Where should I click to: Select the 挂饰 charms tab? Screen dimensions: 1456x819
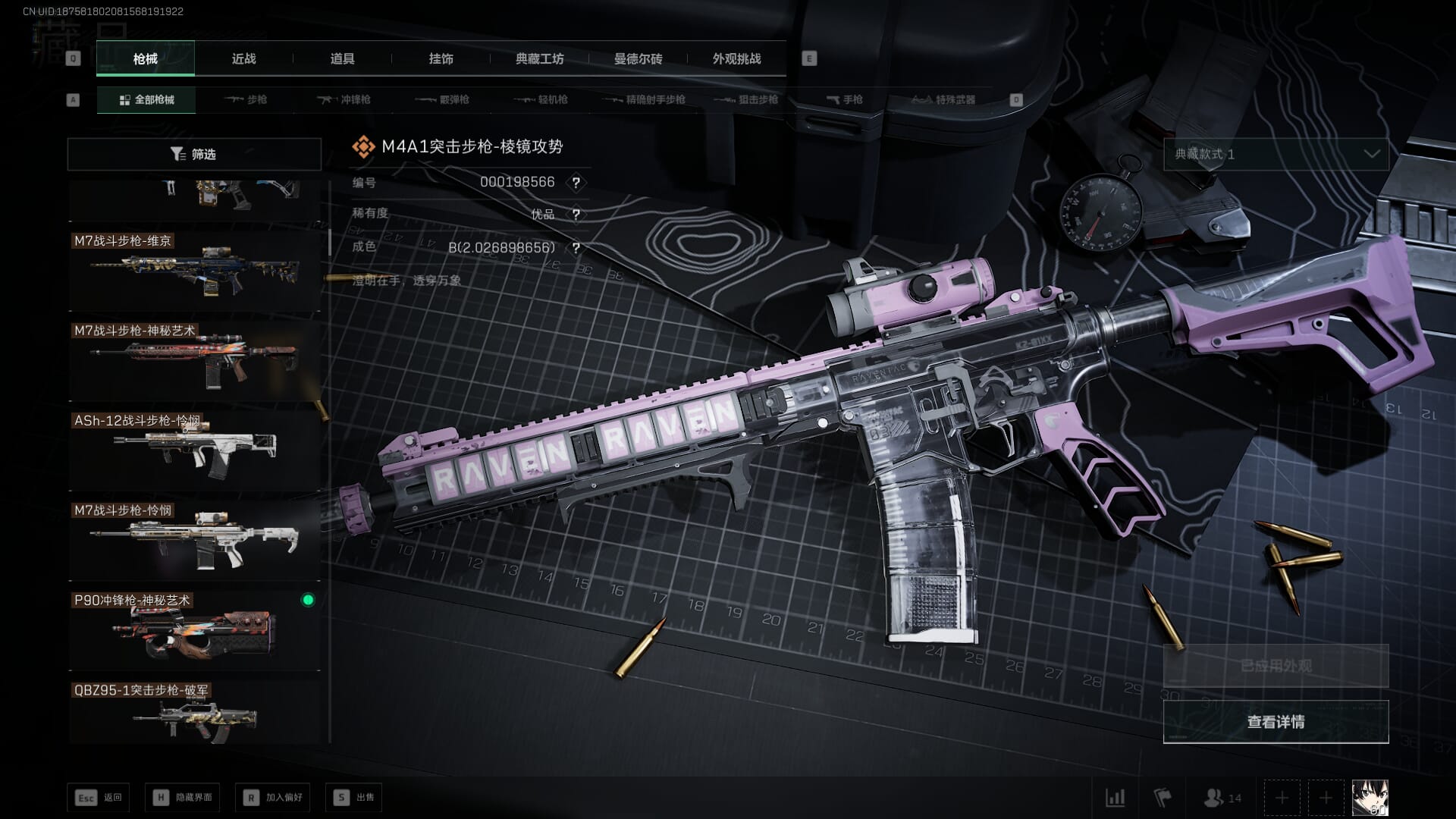(441, 59)
